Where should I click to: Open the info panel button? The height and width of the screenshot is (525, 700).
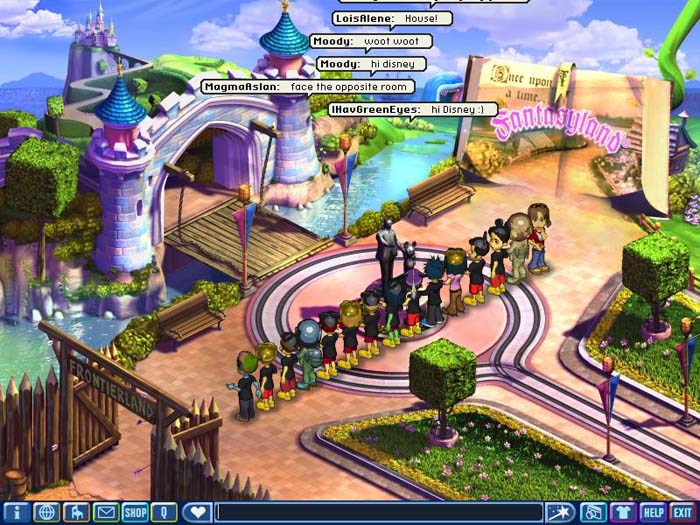[16, 513]
